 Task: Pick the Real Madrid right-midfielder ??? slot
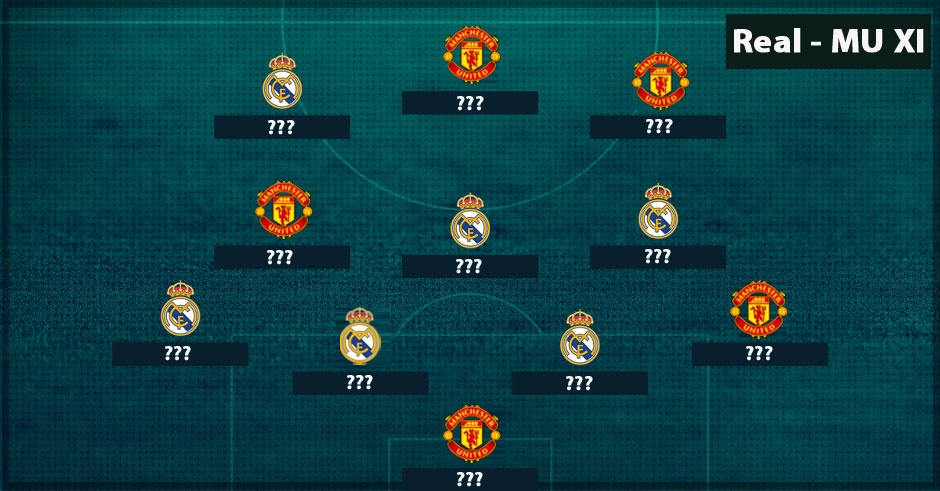click(x=658, y=257)
